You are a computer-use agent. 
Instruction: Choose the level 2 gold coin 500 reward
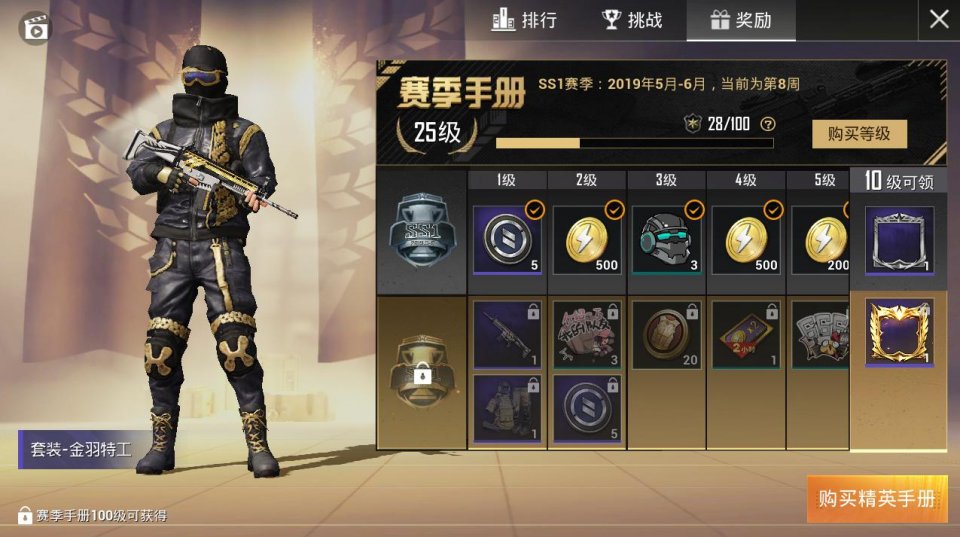pos(587,239)
